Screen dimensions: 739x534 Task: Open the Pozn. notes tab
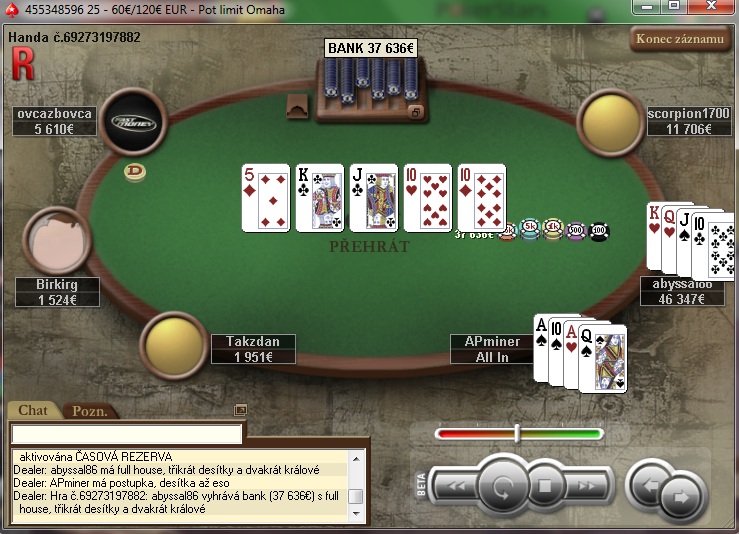(x=88, y=411)
